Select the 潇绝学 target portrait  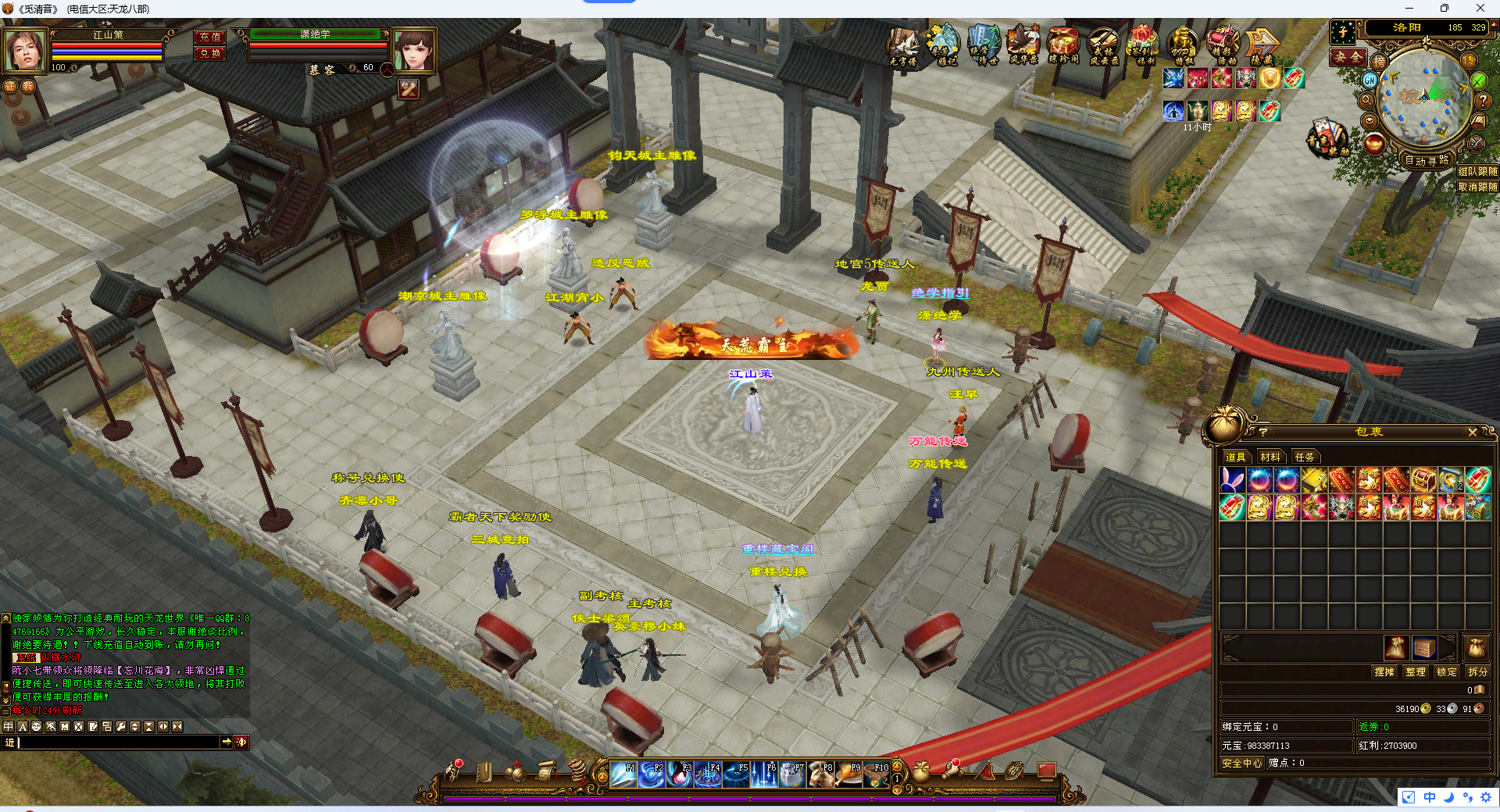point(413,50)
